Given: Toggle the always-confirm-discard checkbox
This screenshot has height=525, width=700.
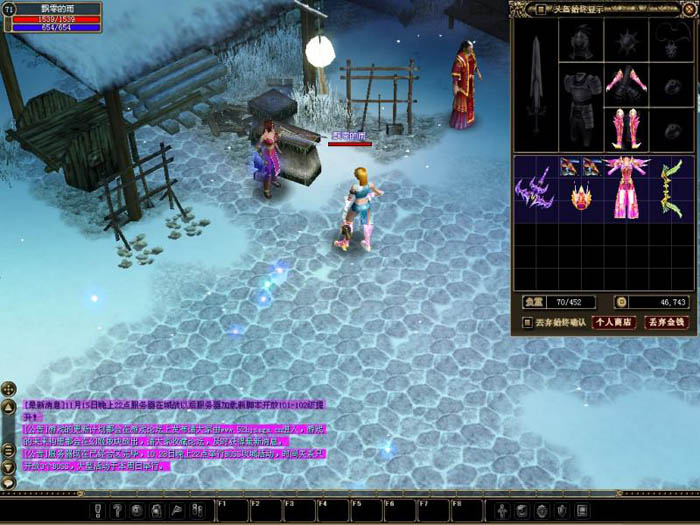Looking at the screenshot, I should [528, 322].
